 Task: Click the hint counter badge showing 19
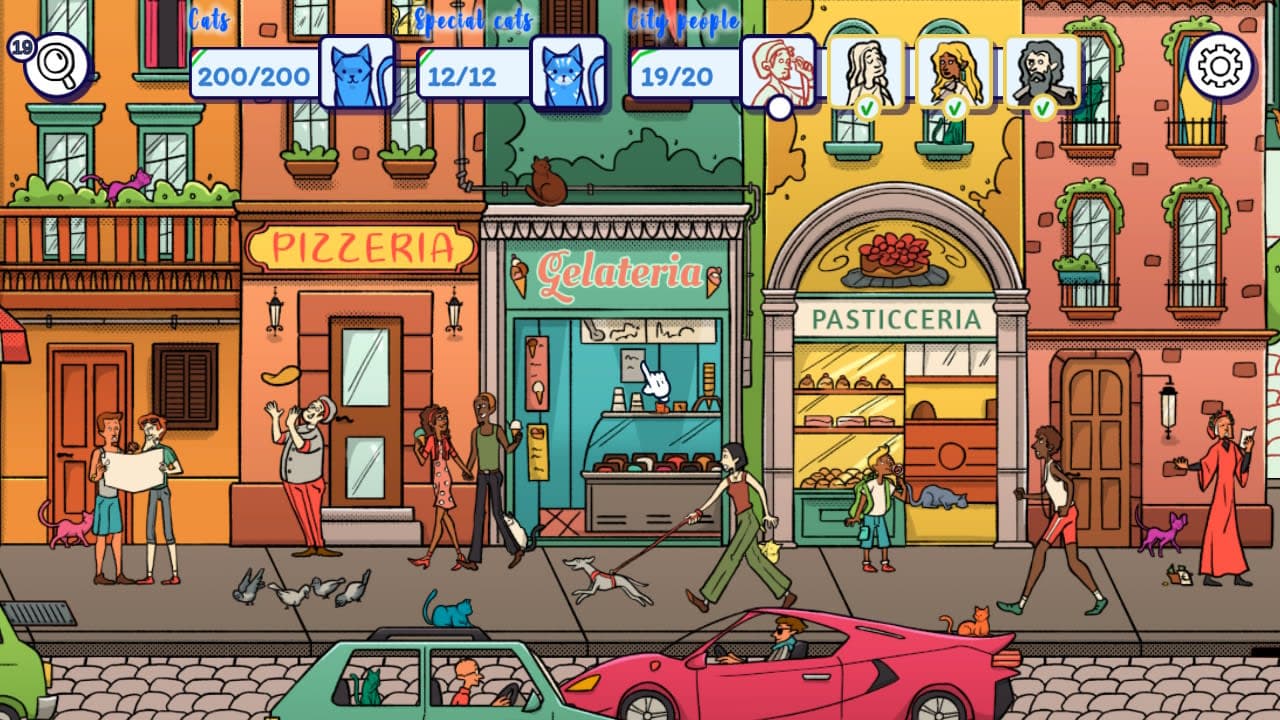(20, 45)
